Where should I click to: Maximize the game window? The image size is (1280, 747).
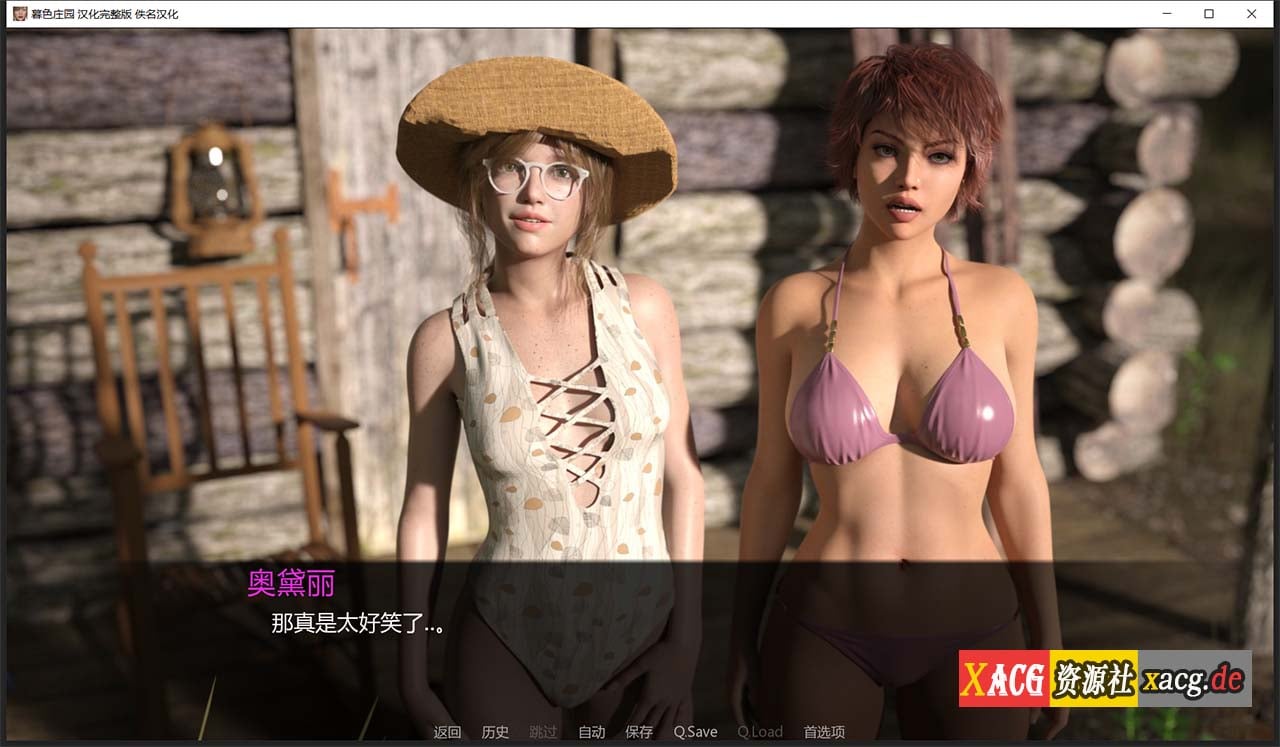click(1207, 14)
